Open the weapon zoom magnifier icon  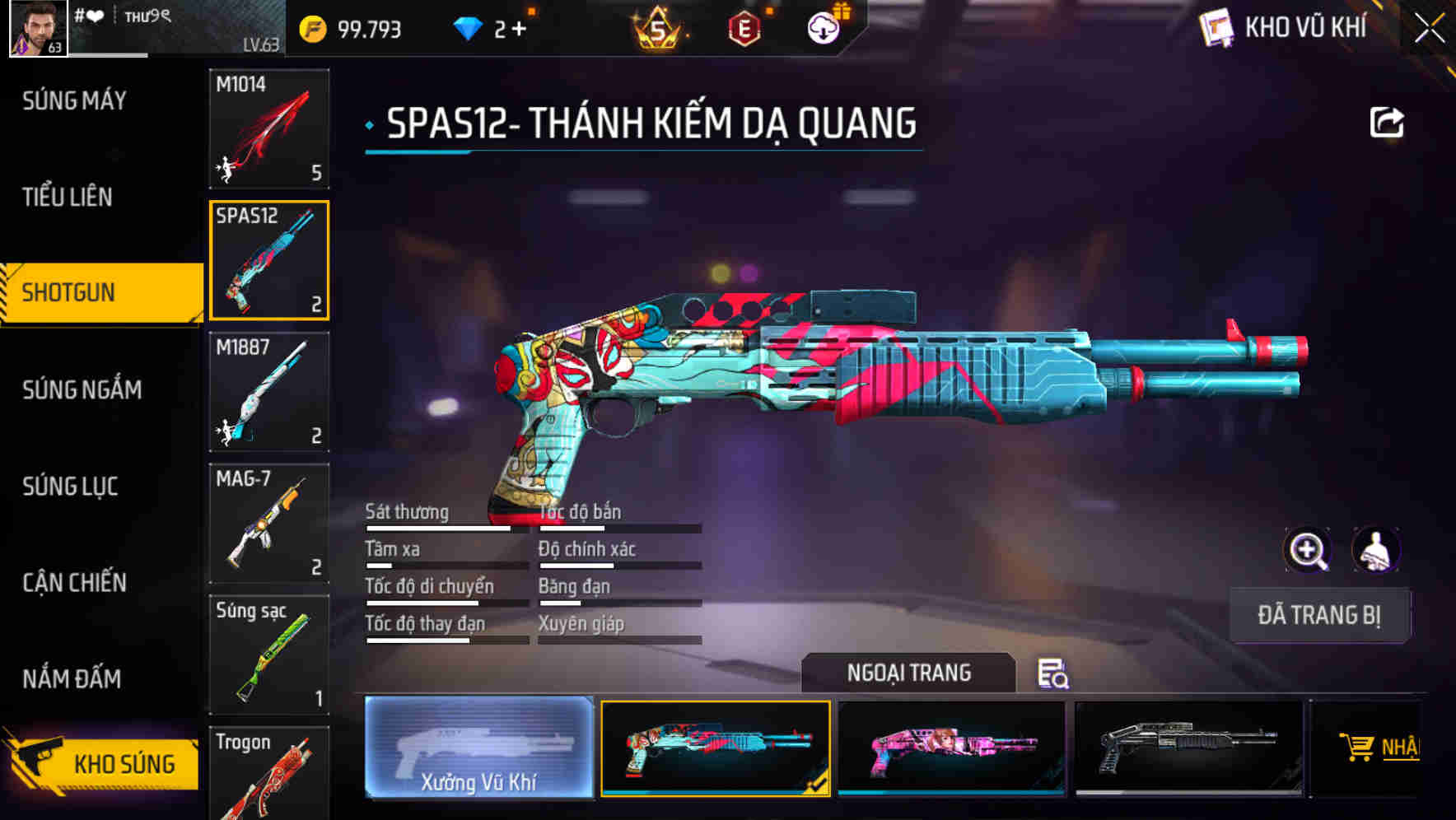click(1308, 550)
